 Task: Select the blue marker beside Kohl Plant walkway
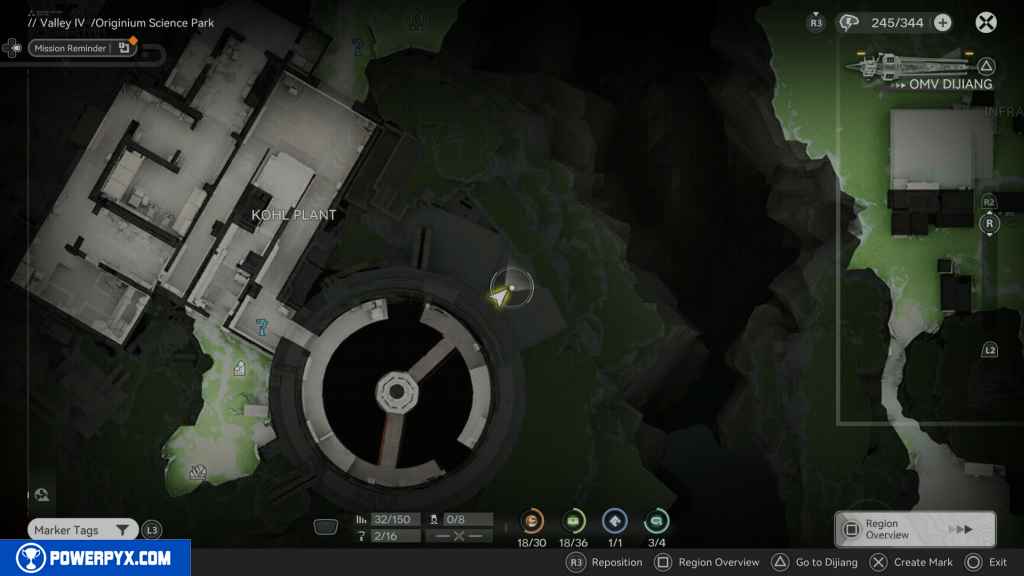tap(261, 327)
